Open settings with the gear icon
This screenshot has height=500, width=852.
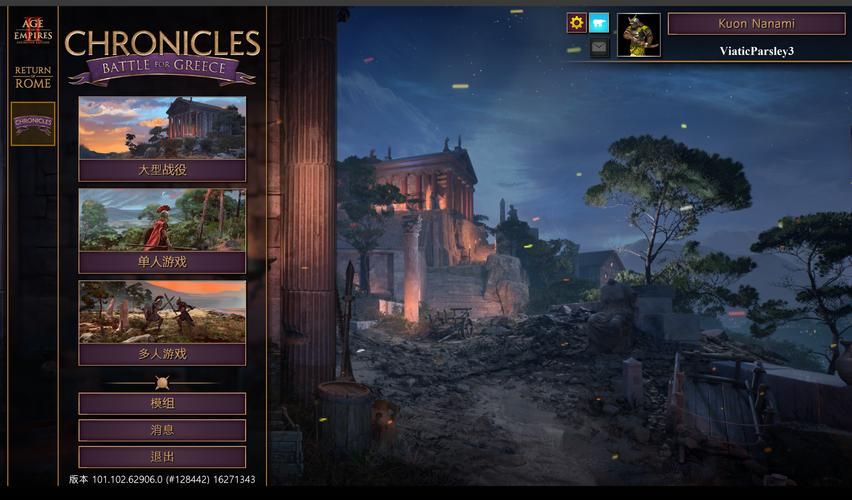577,22
